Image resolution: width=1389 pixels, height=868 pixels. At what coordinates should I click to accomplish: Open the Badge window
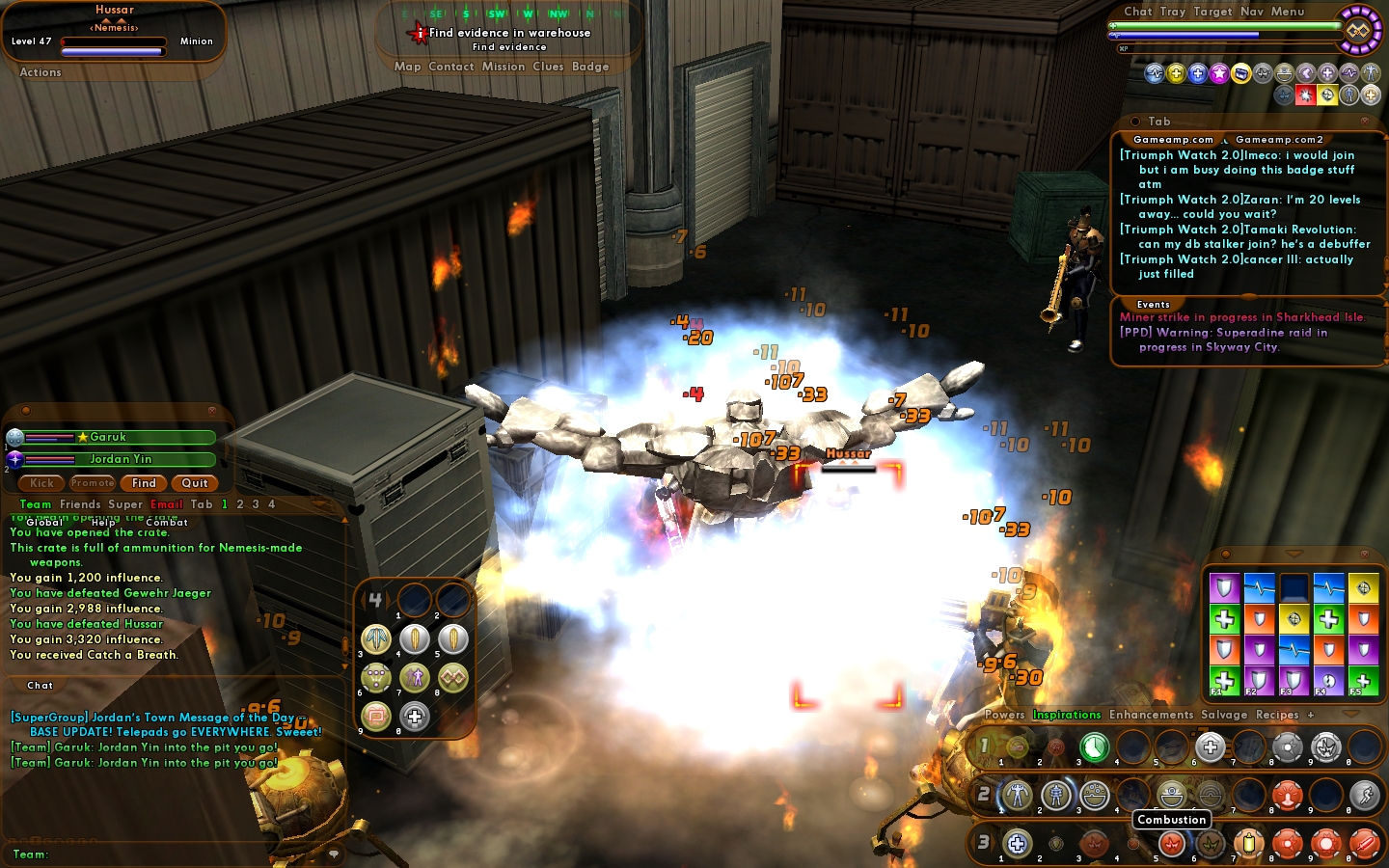point(590,67)
